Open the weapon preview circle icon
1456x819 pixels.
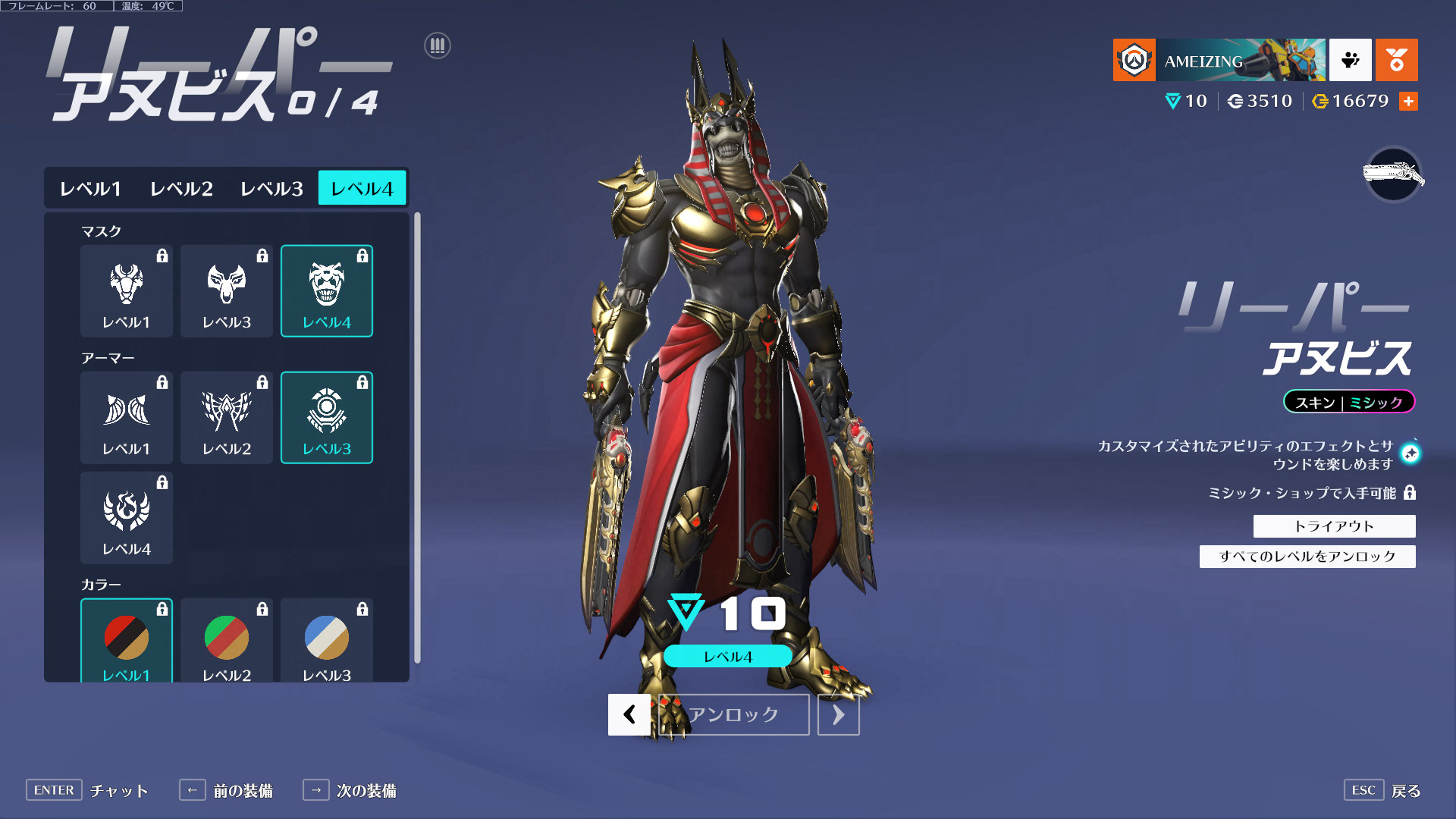point(1393,175)
